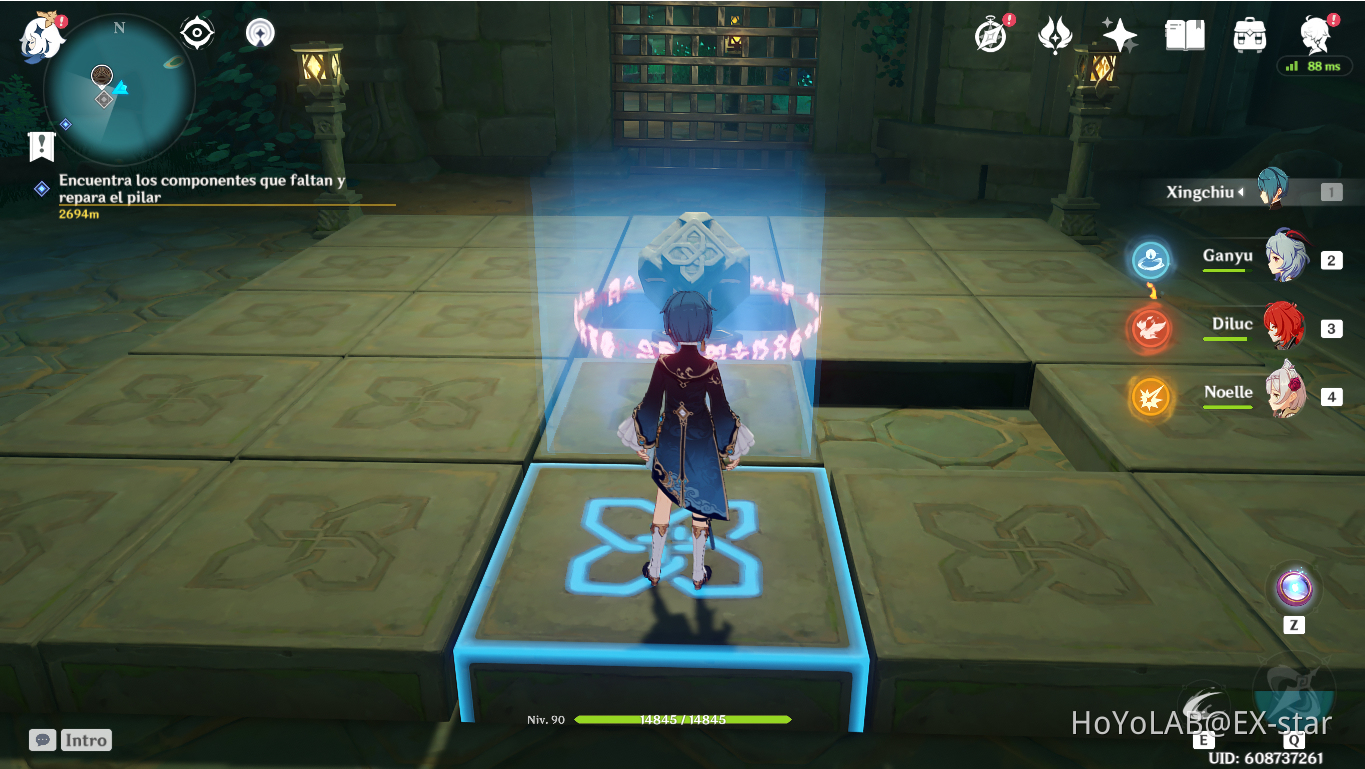This screenshot has height=769, width=1365.
Task: Click the minimap to open the map
Action: 120,90
